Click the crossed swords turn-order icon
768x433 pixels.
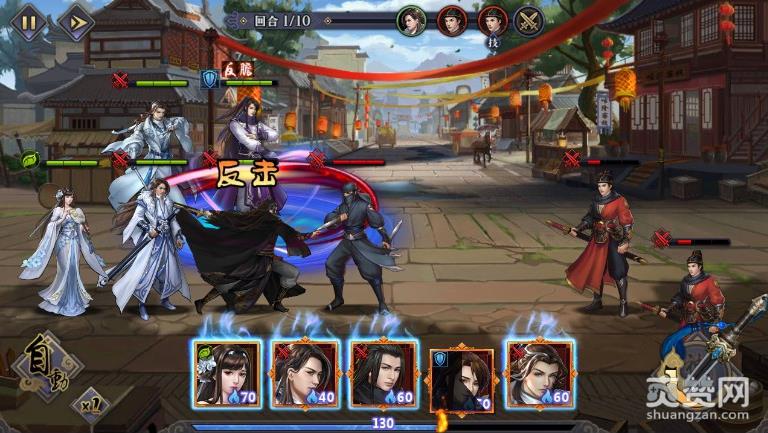(528, 20)
